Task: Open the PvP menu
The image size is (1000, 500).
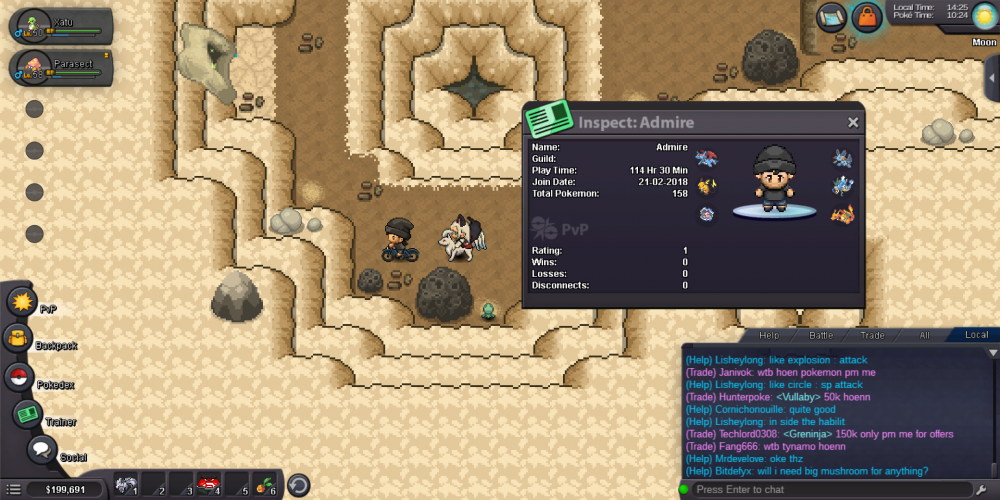Action: [21, 301]
